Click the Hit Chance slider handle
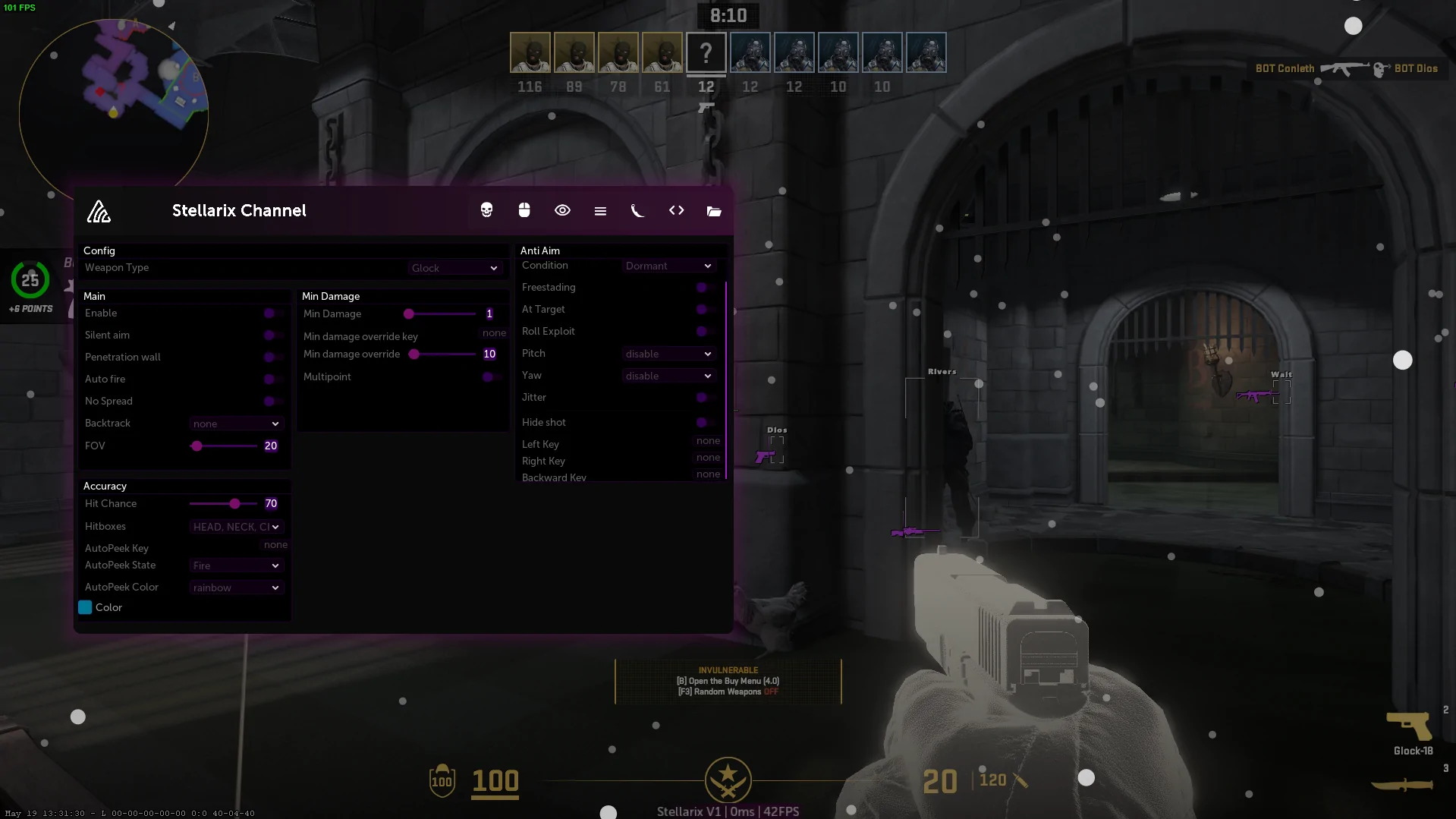 tap(235, 503)
